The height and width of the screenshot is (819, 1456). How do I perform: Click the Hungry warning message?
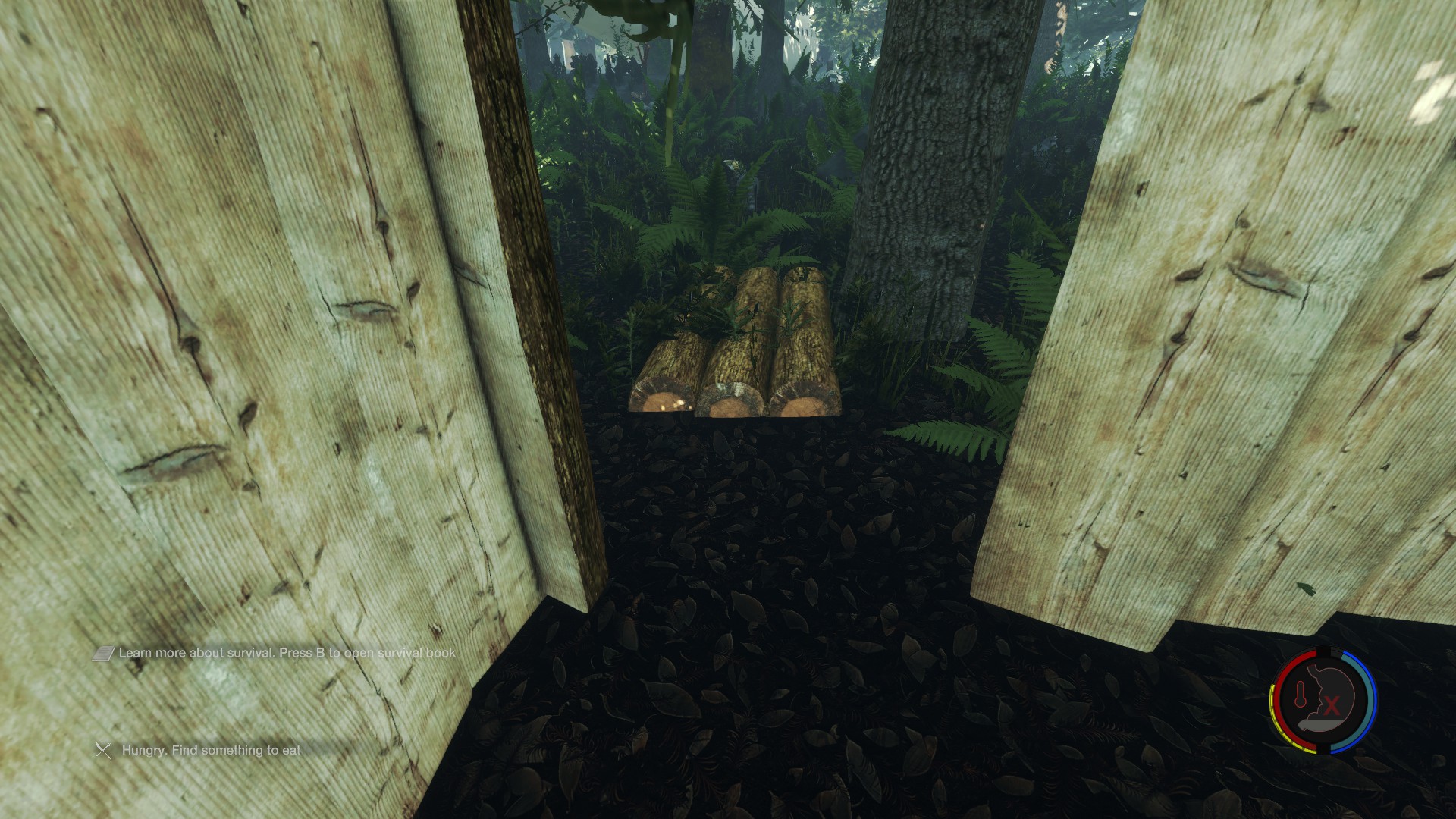211,750
